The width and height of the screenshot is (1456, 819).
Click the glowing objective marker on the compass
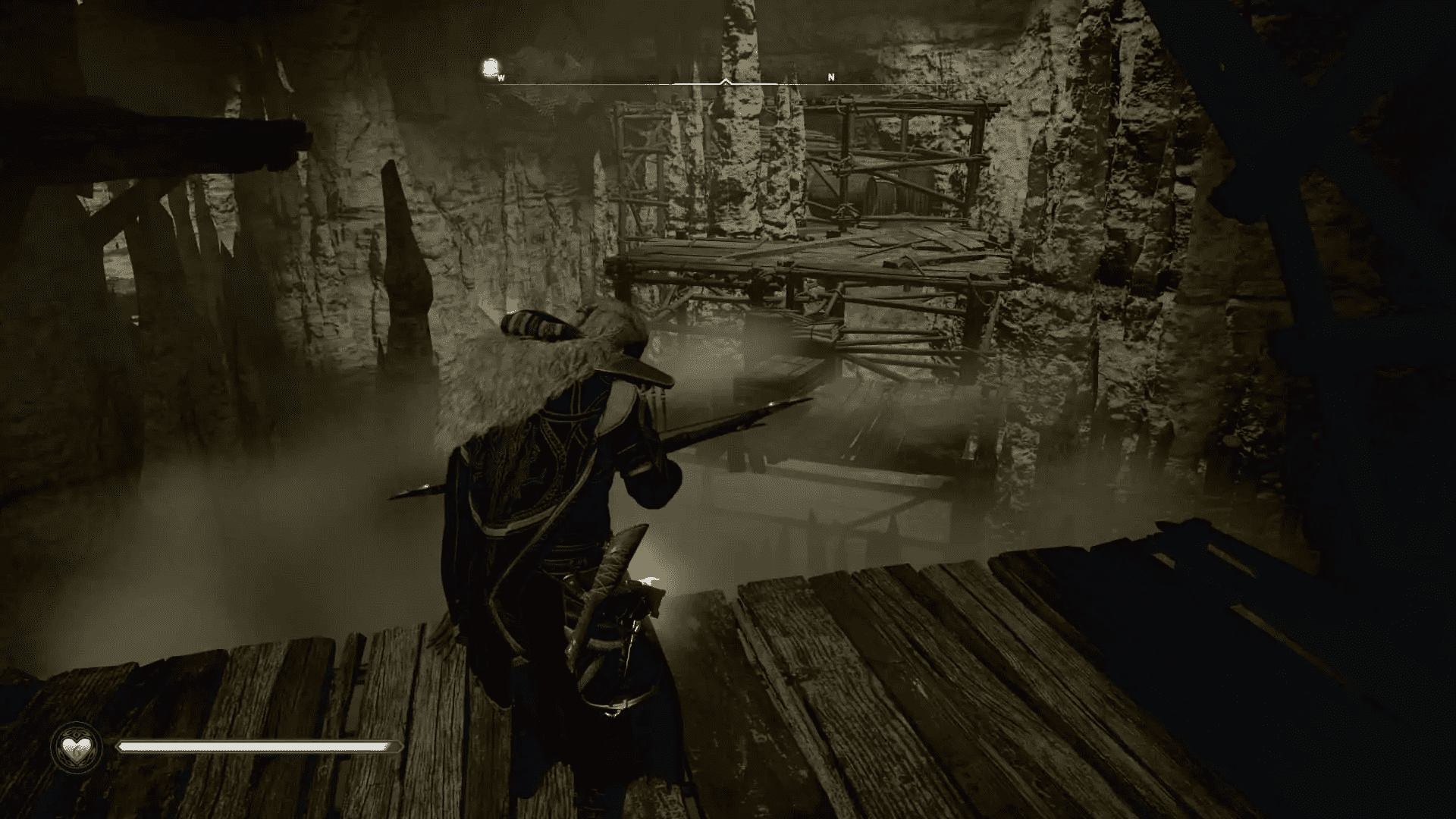[x=490, y=67]
